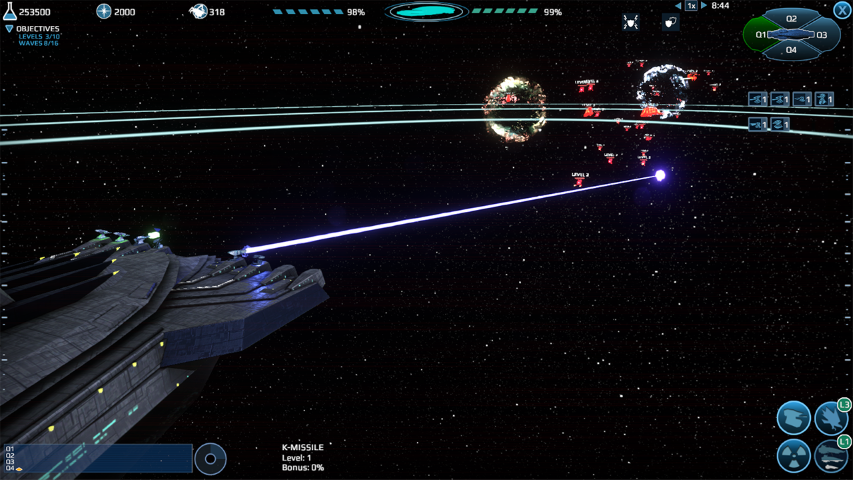Select quadrant Q3 on the ship diagram
The width and height of the screenshot is (853, 480).
(822, 35)
